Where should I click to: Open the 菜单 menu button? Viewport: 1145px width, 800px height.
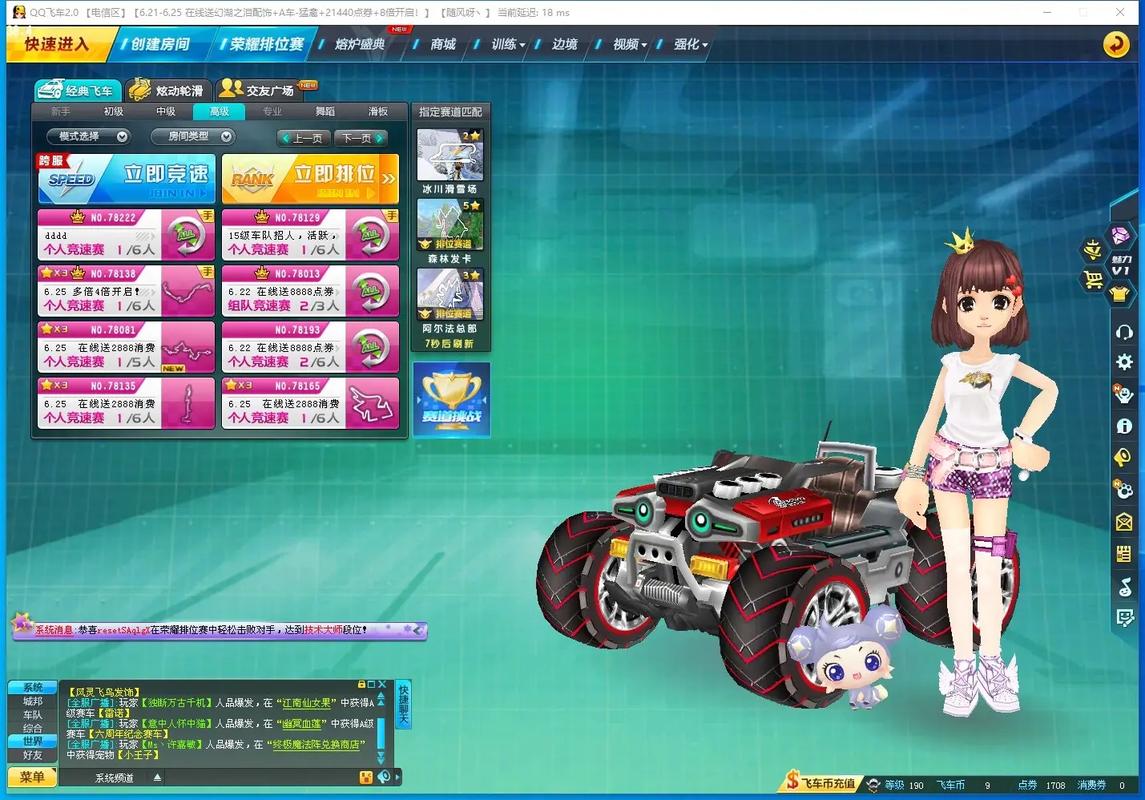tap(32, 777)
